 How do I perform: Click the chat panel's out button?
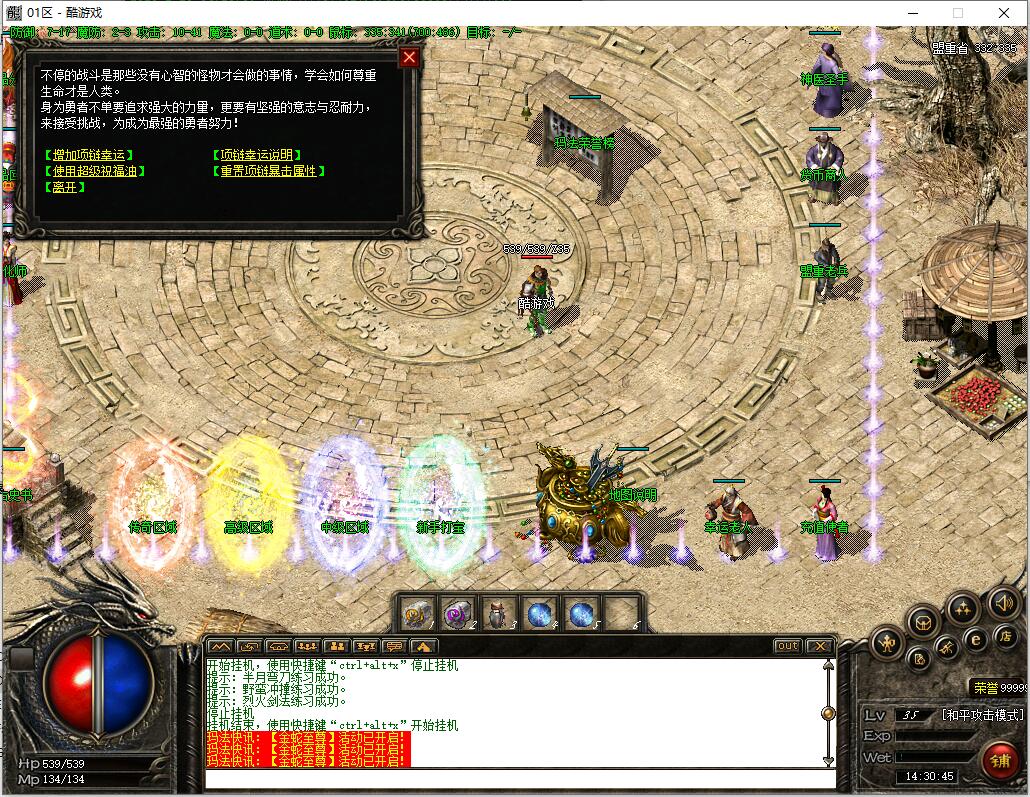pyautogui.click(x=788, y=646)
